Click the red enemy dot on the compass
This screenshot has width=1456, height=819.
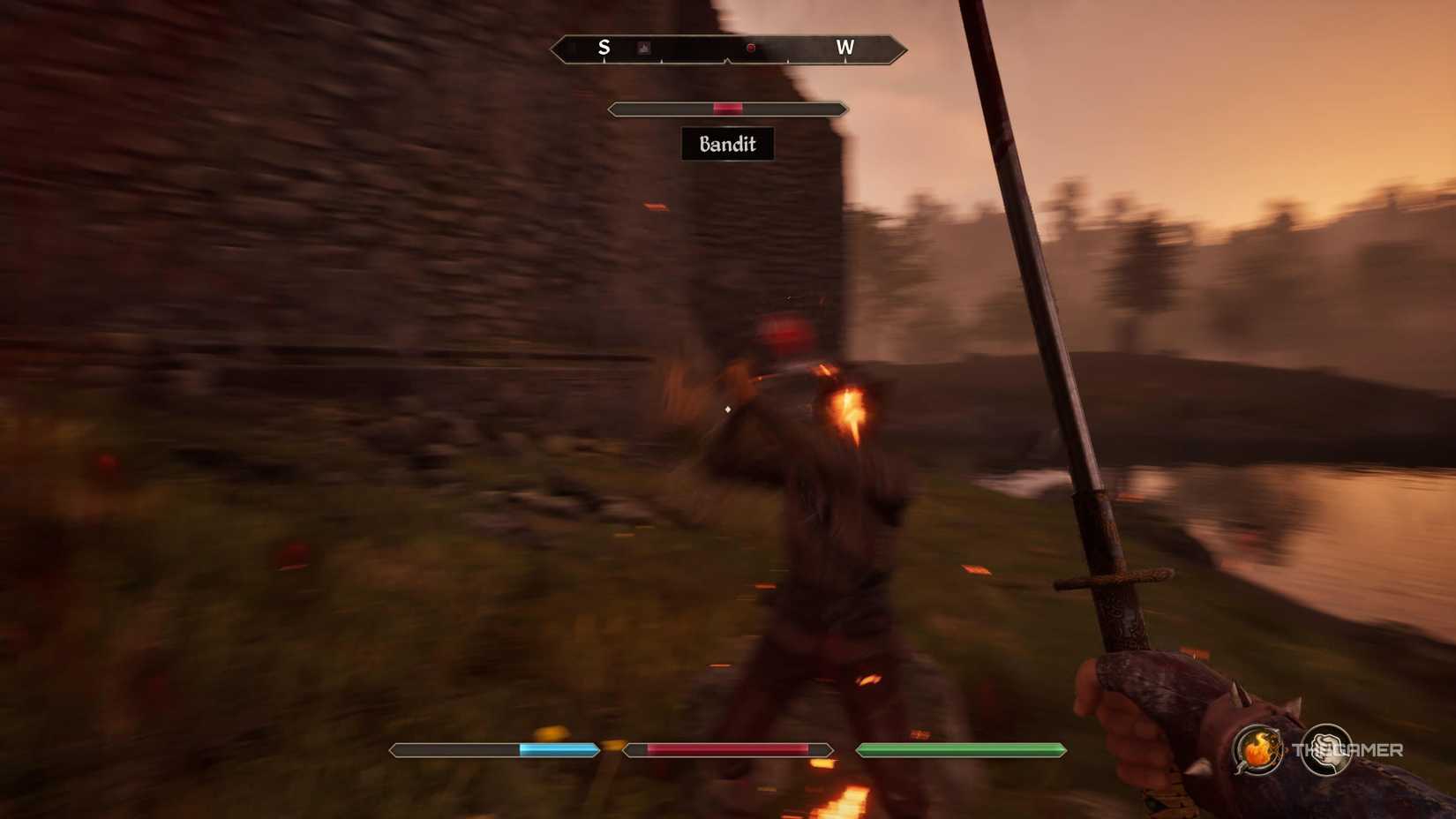pos(749,47)
